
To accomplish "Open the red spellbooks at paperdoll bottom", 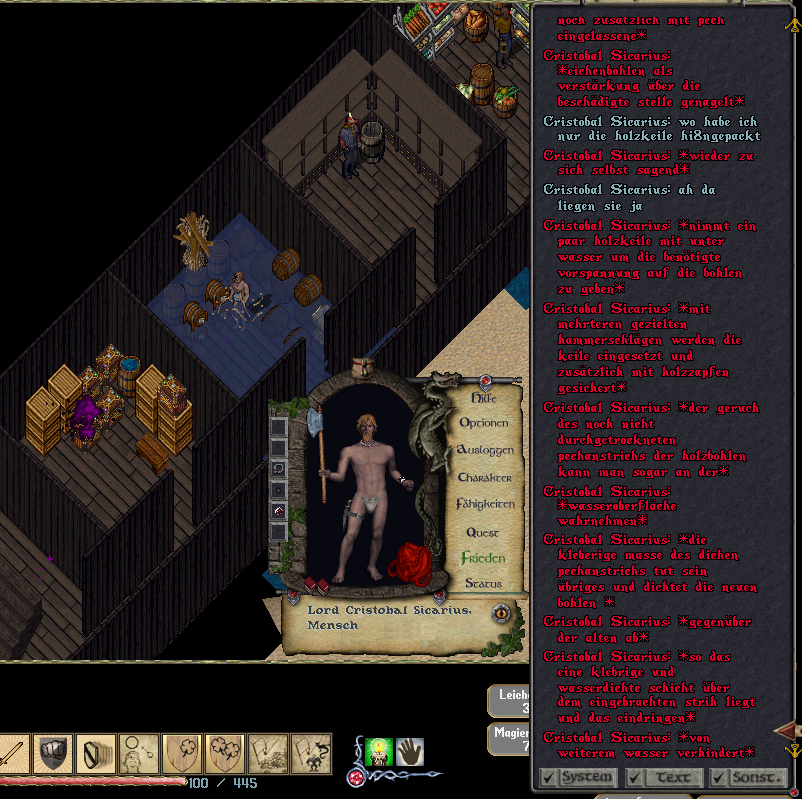I will point(317,585).
